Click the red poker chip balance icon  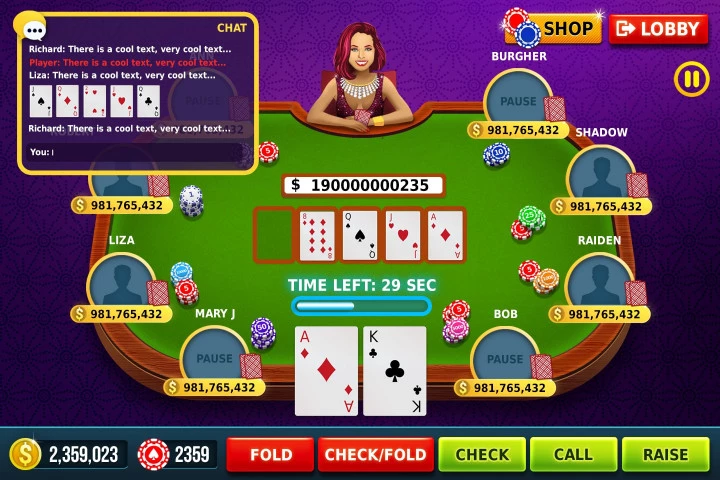point(153,454)
